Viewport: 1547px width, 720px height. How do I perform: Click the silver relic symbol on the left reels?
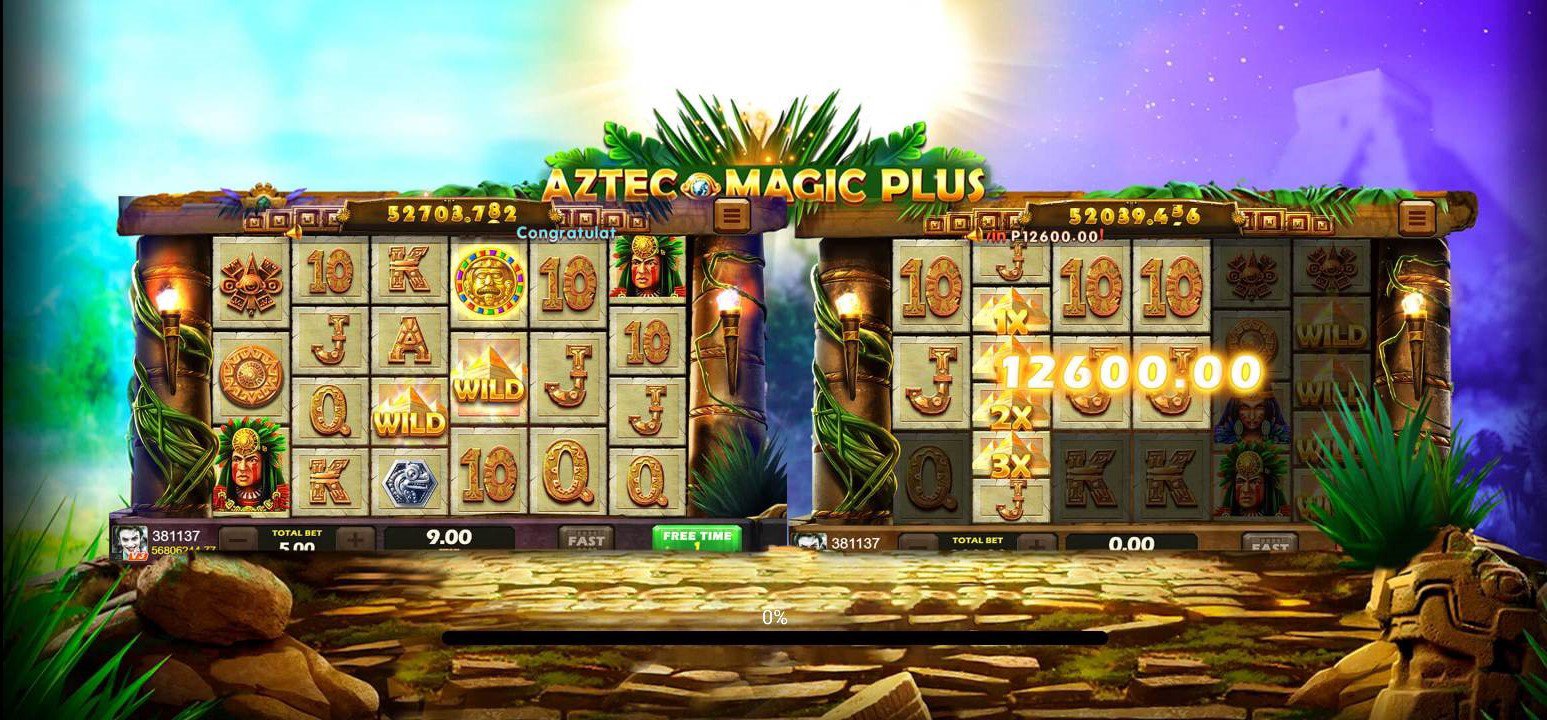[x=411, y=481]
